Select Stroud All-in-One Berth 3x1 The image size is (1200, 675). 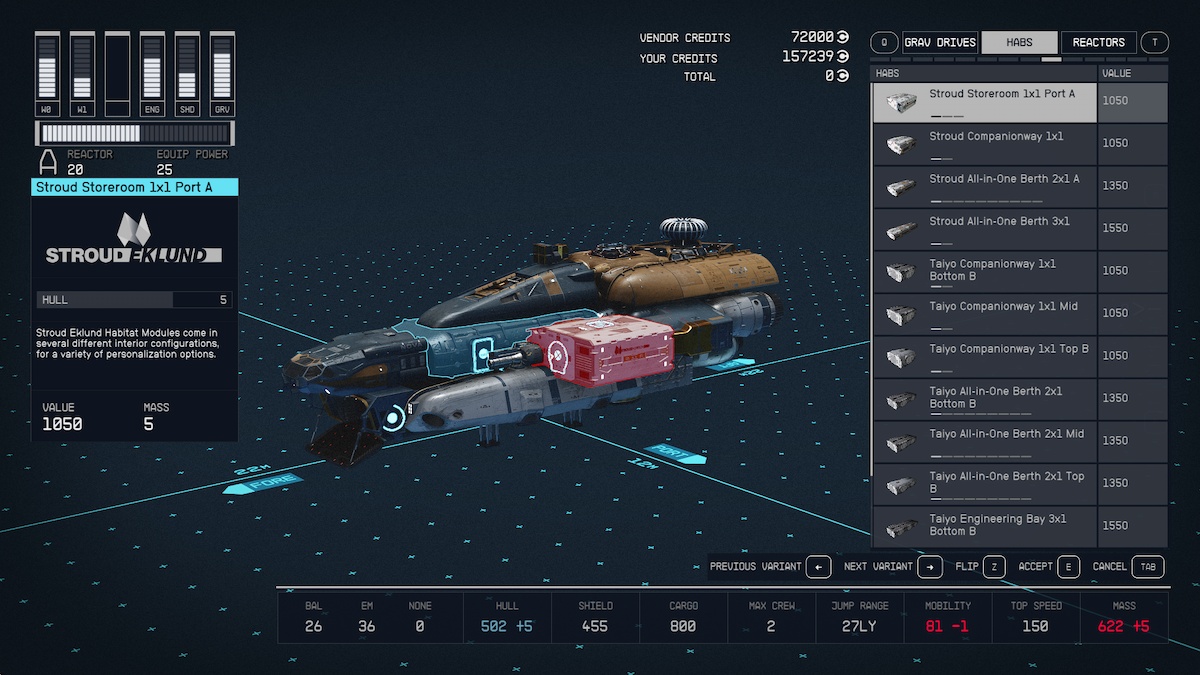click(x=985, y=229)
